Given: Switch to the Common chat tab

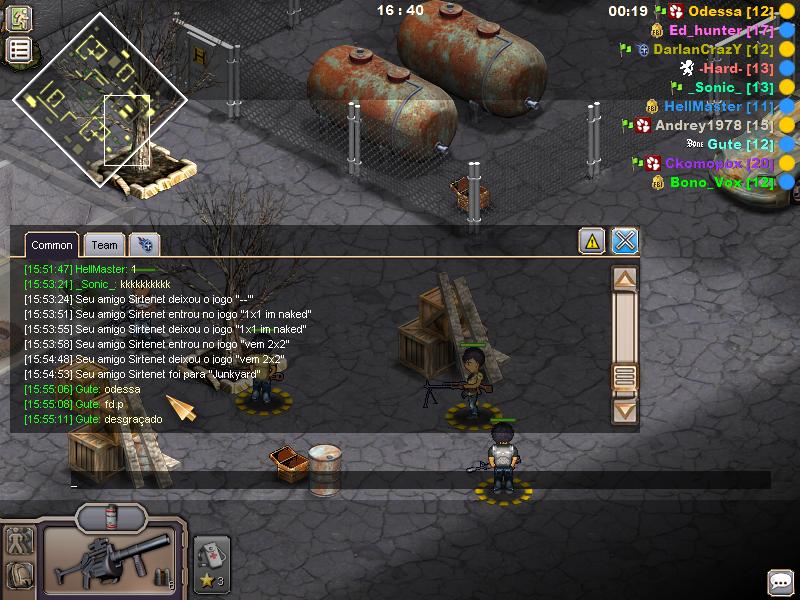Looking at the screenshot, I should (x=51, y=245).
